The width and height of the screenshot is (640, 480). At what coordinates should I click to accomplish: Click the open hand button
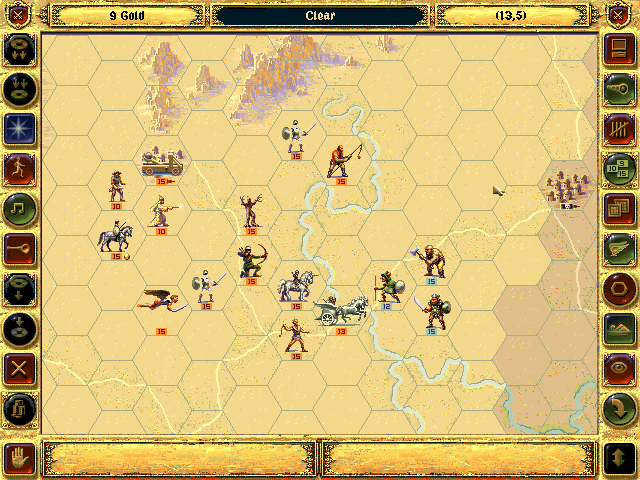tap(20, 457)
